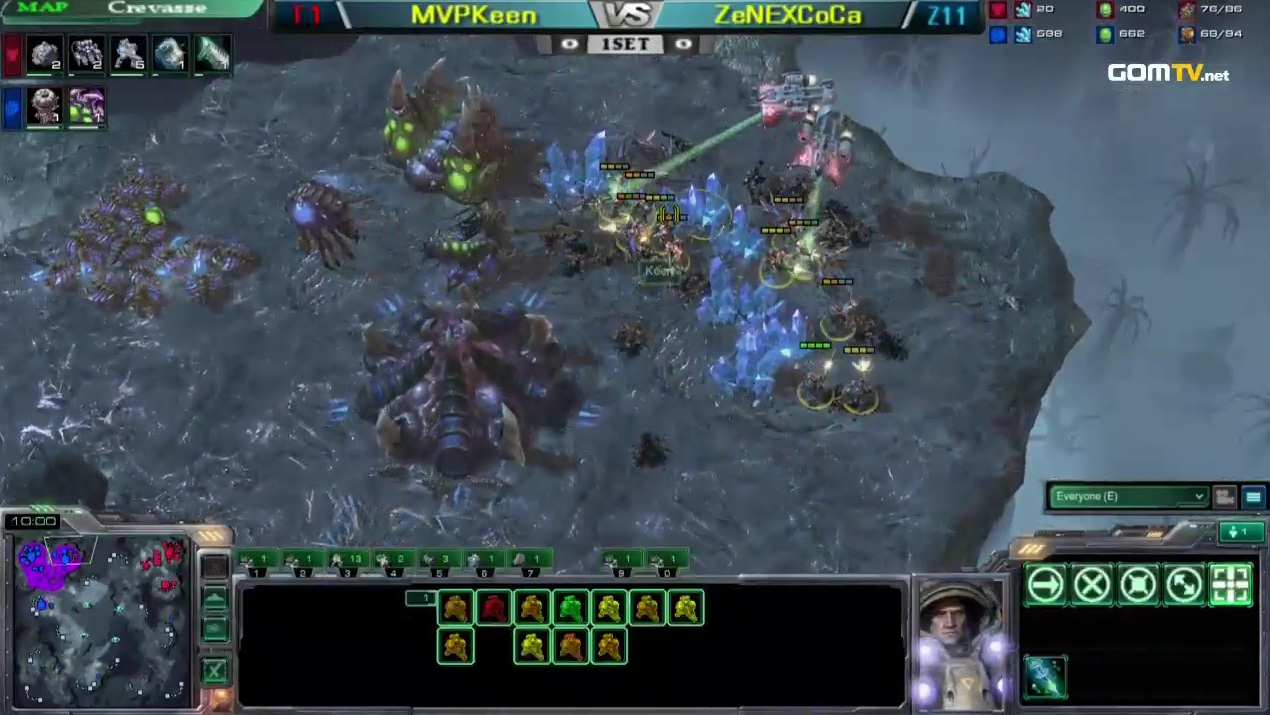The width and height of the screenshot is (1270, 715).
Task: Click the top button beside the minimap
Action: [214, 567]
